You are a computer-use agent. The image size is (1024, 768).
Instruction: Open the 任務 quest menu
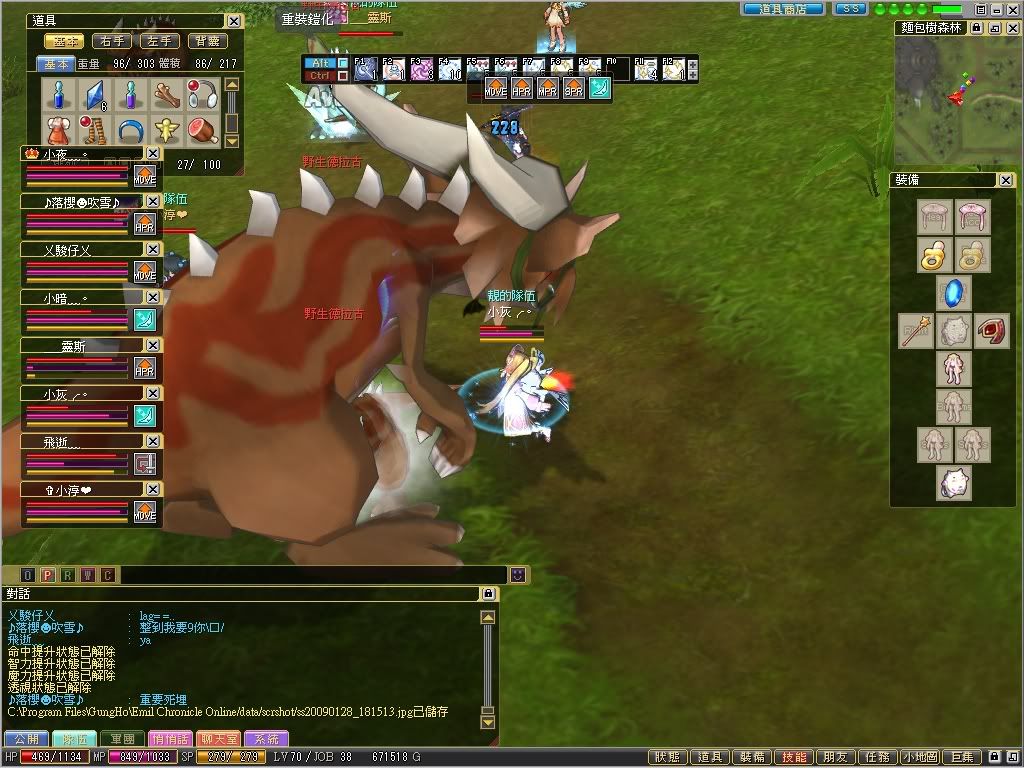[x=879, y=758]
